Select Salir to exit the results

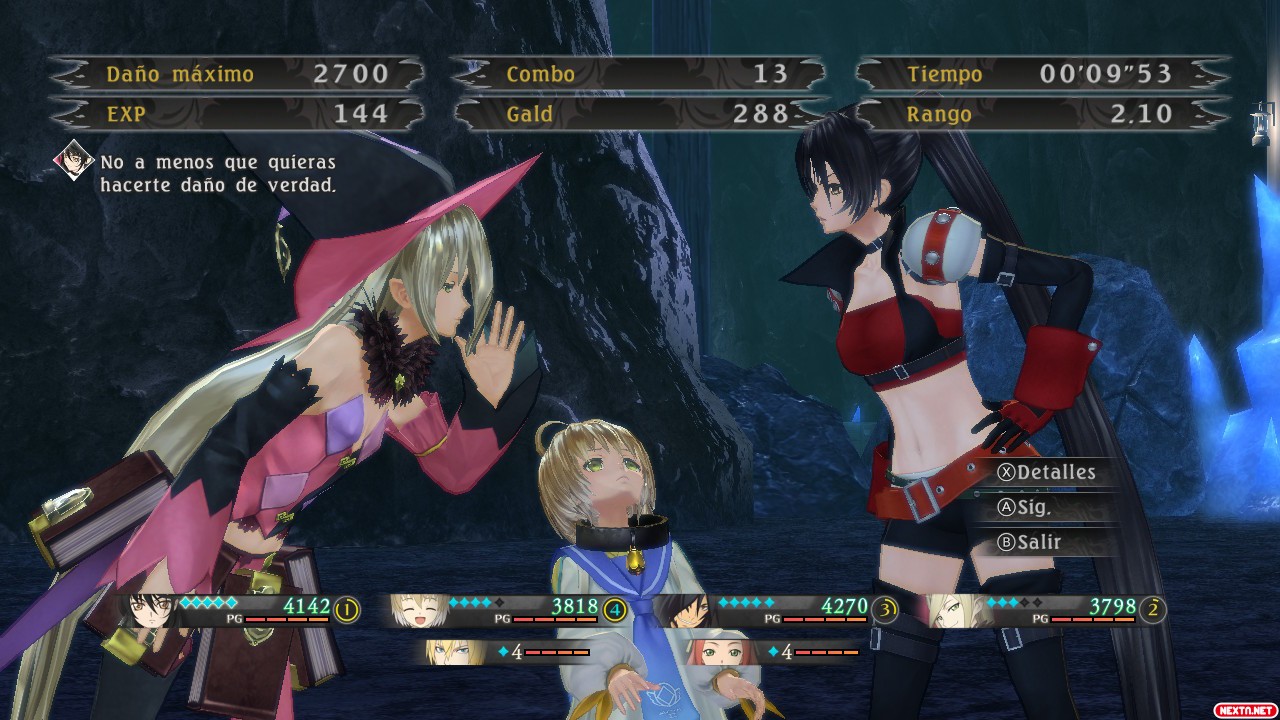pos(1030,542)
